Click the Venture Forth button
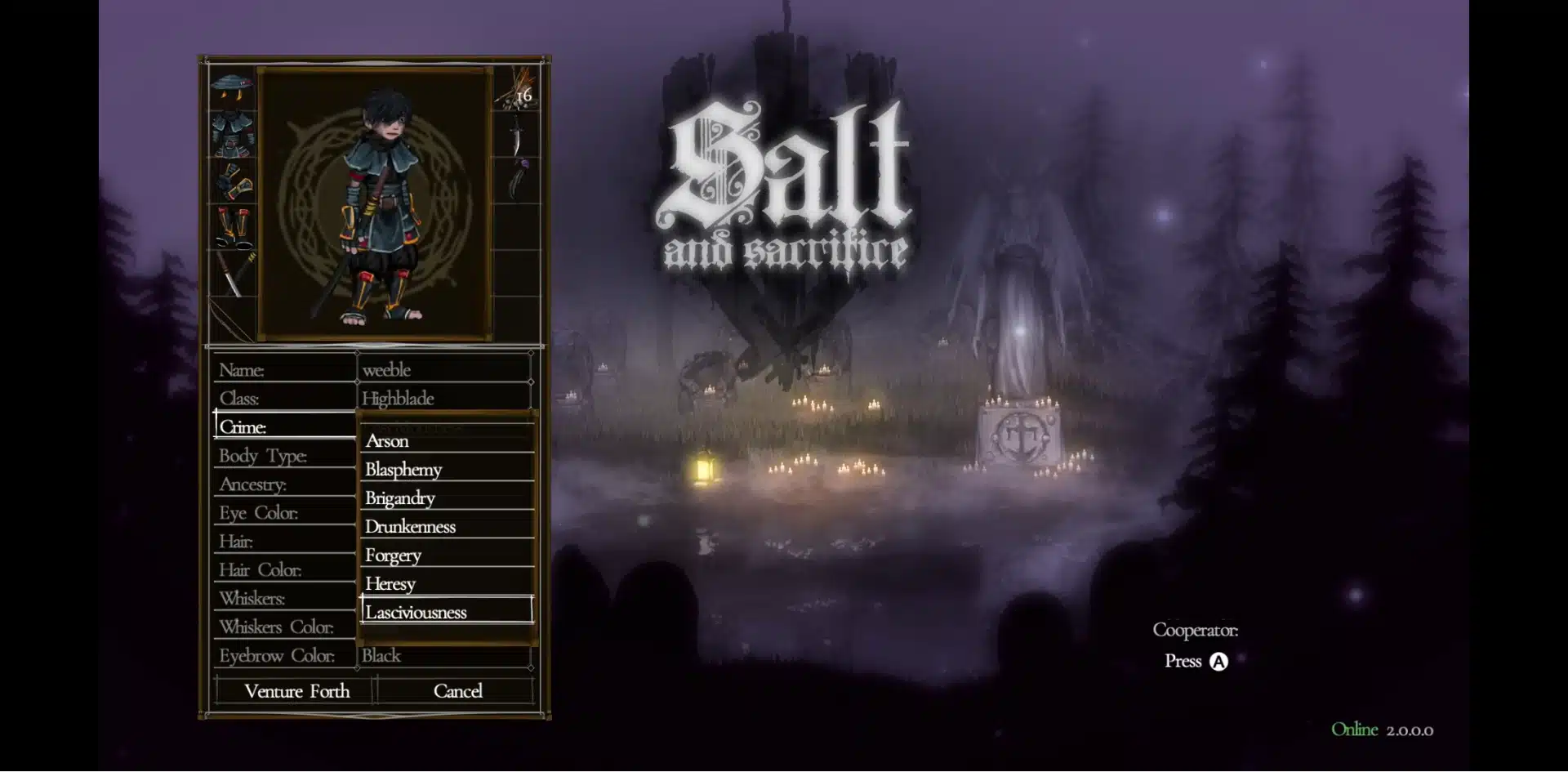The height and width of the screenshot is (772, 1568). (x=296, y=691)
